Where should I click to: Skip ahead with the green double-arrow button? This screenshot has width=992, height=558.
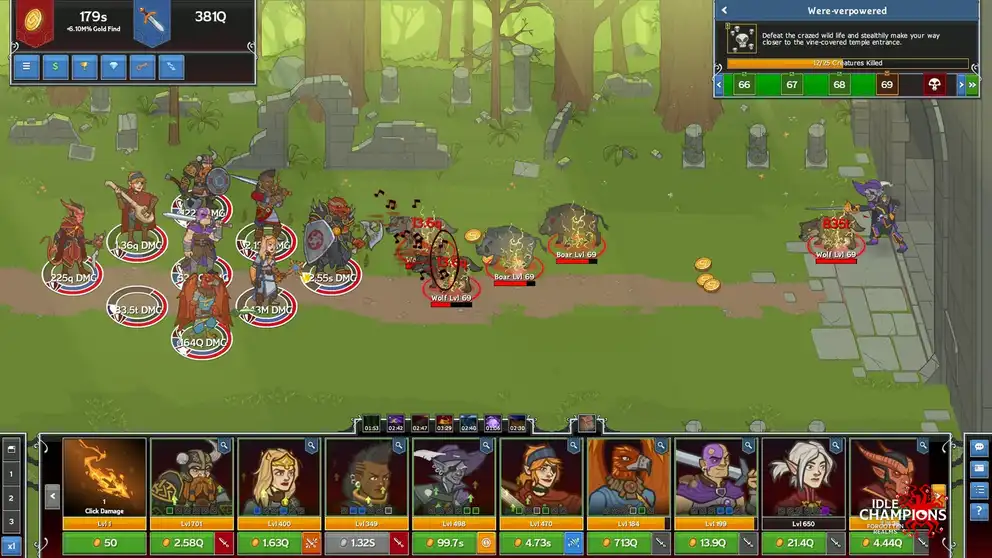click(972, 85)
